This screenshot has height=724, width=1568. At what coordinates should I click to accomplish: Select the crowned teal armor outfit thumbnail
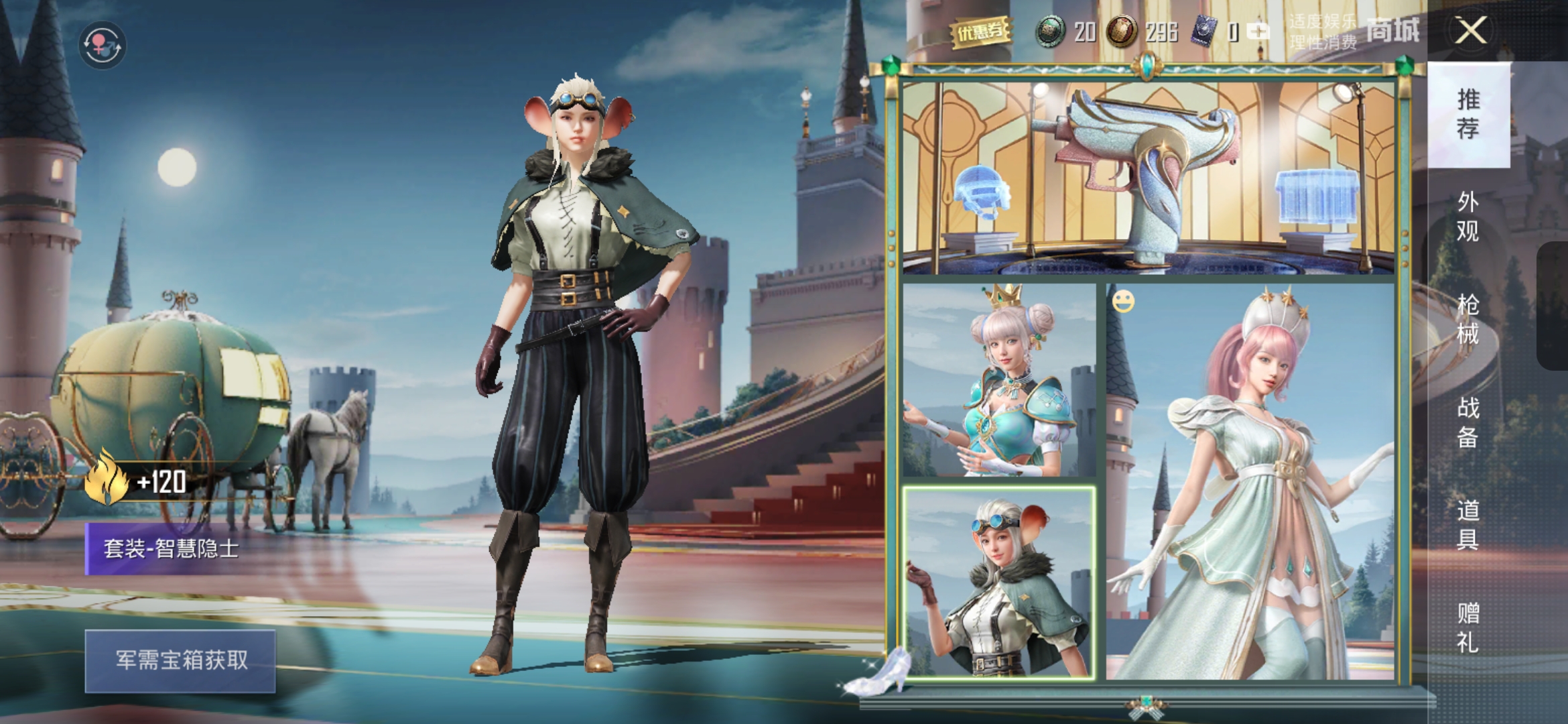point(999,380)
